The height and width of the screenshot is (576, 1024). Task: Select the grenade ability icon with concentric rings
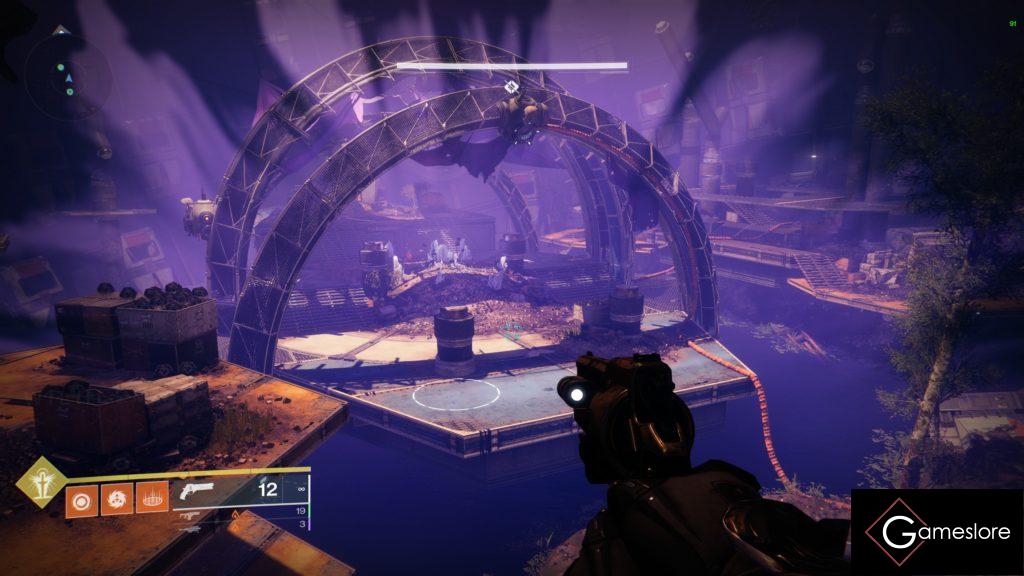click(80, 499)
